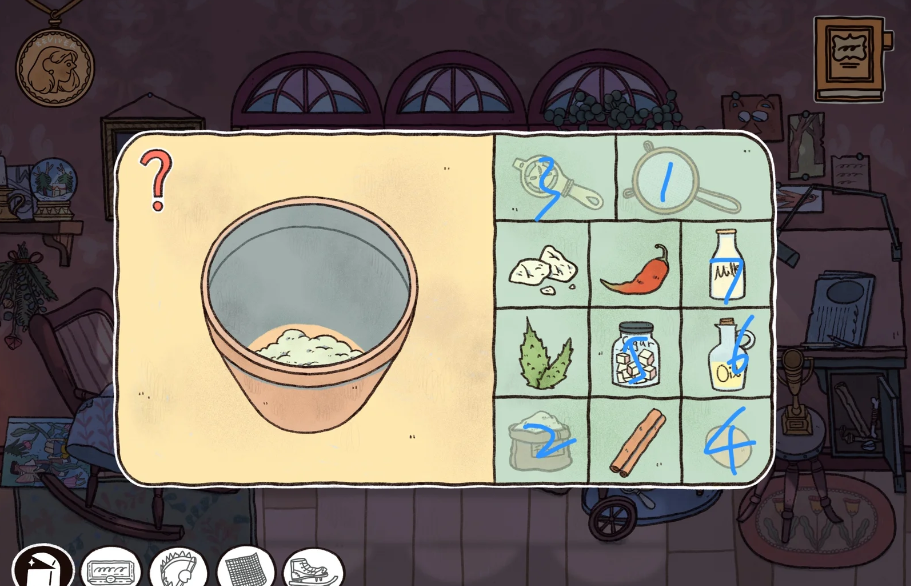This screenshot has width=911, height=586.
Task: Select the mesh net inventory item
Action: 245,570
